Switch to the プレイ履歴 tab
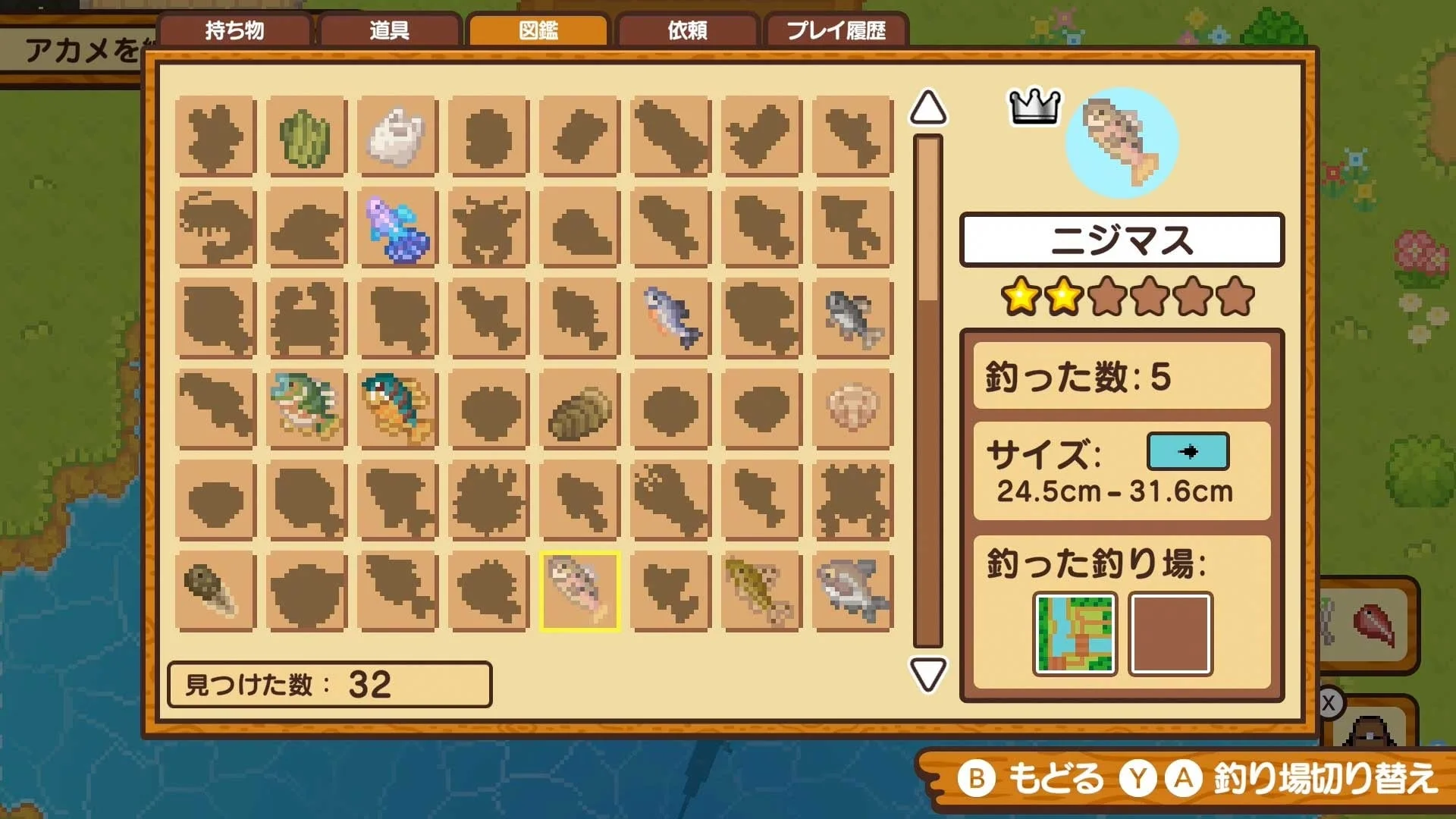 point(836,32)
